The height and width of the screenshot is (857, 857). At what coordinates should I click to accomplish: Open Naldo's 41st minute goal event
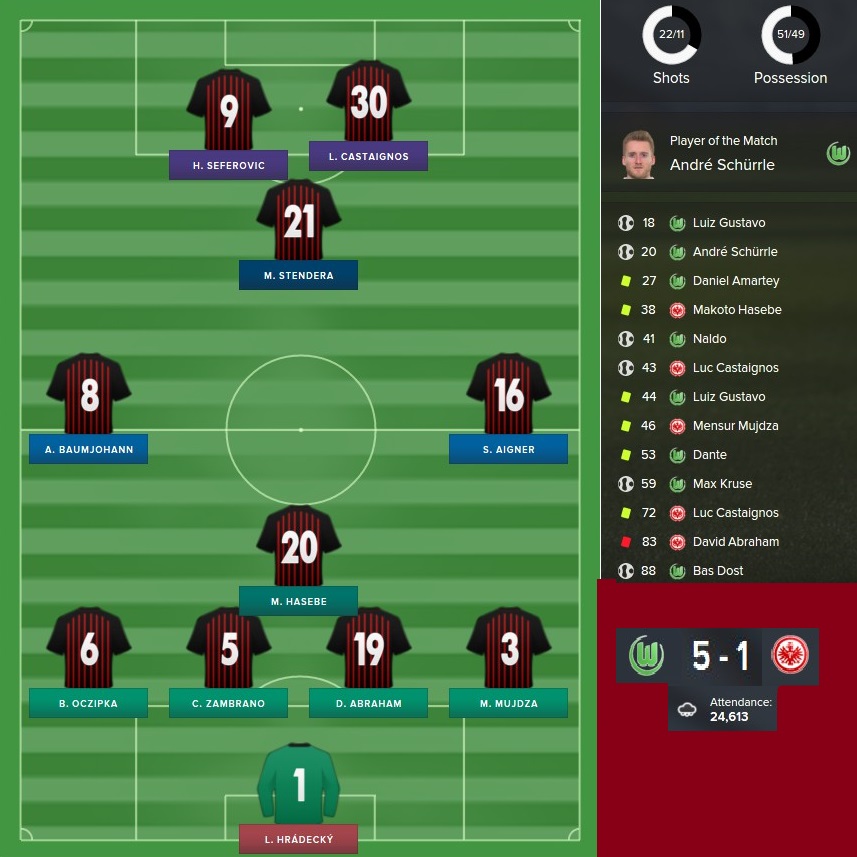[709, 339]
